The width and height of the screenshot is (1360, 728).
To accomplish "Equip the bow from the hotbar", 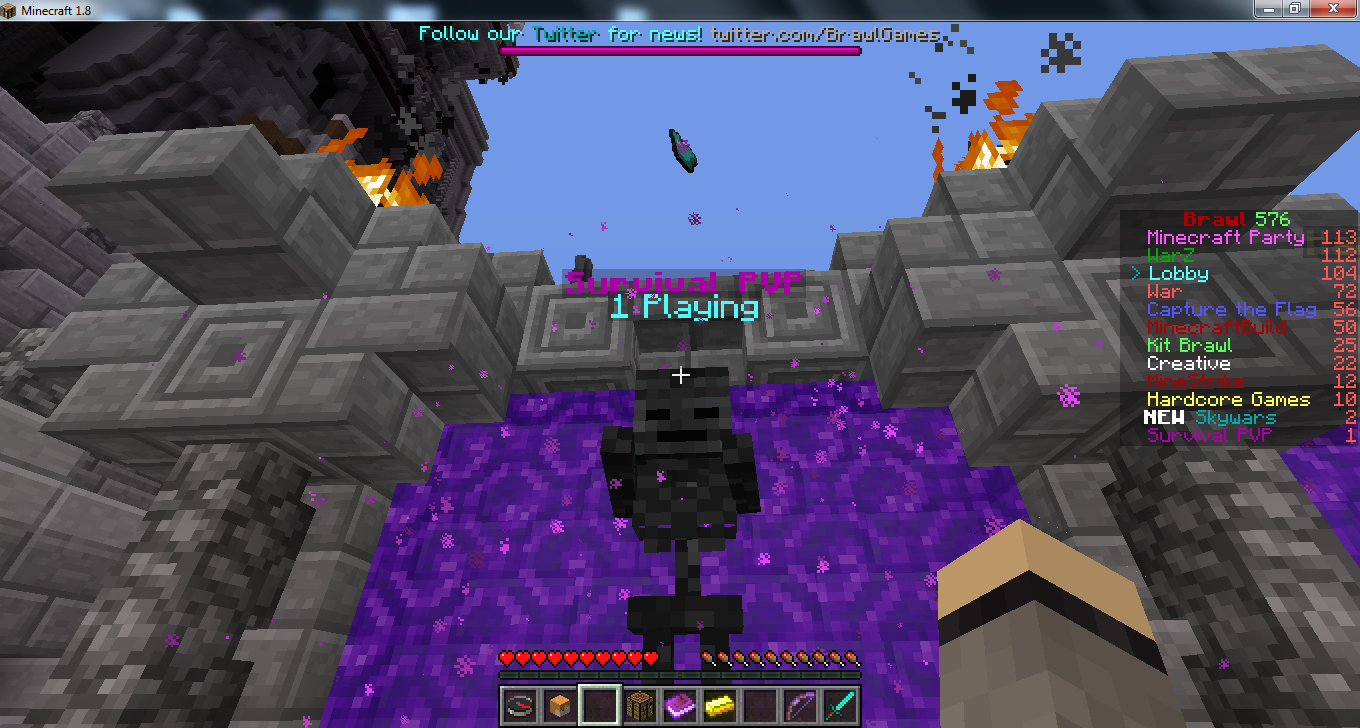I will tap(799, 705).
